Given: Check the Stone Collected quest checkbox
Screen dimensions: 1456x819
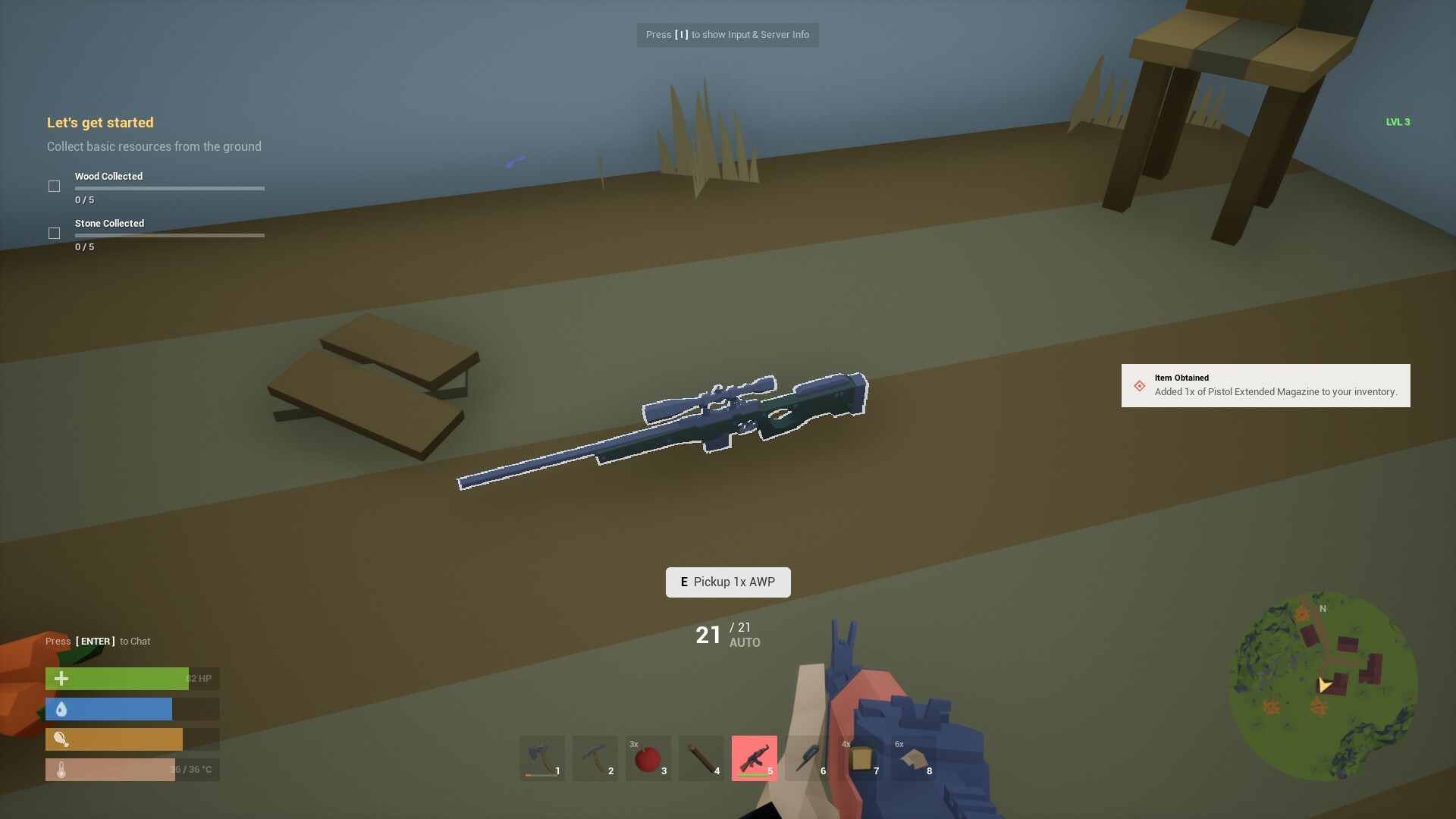Looking at the screenshot, I should [x=54, y=233].
